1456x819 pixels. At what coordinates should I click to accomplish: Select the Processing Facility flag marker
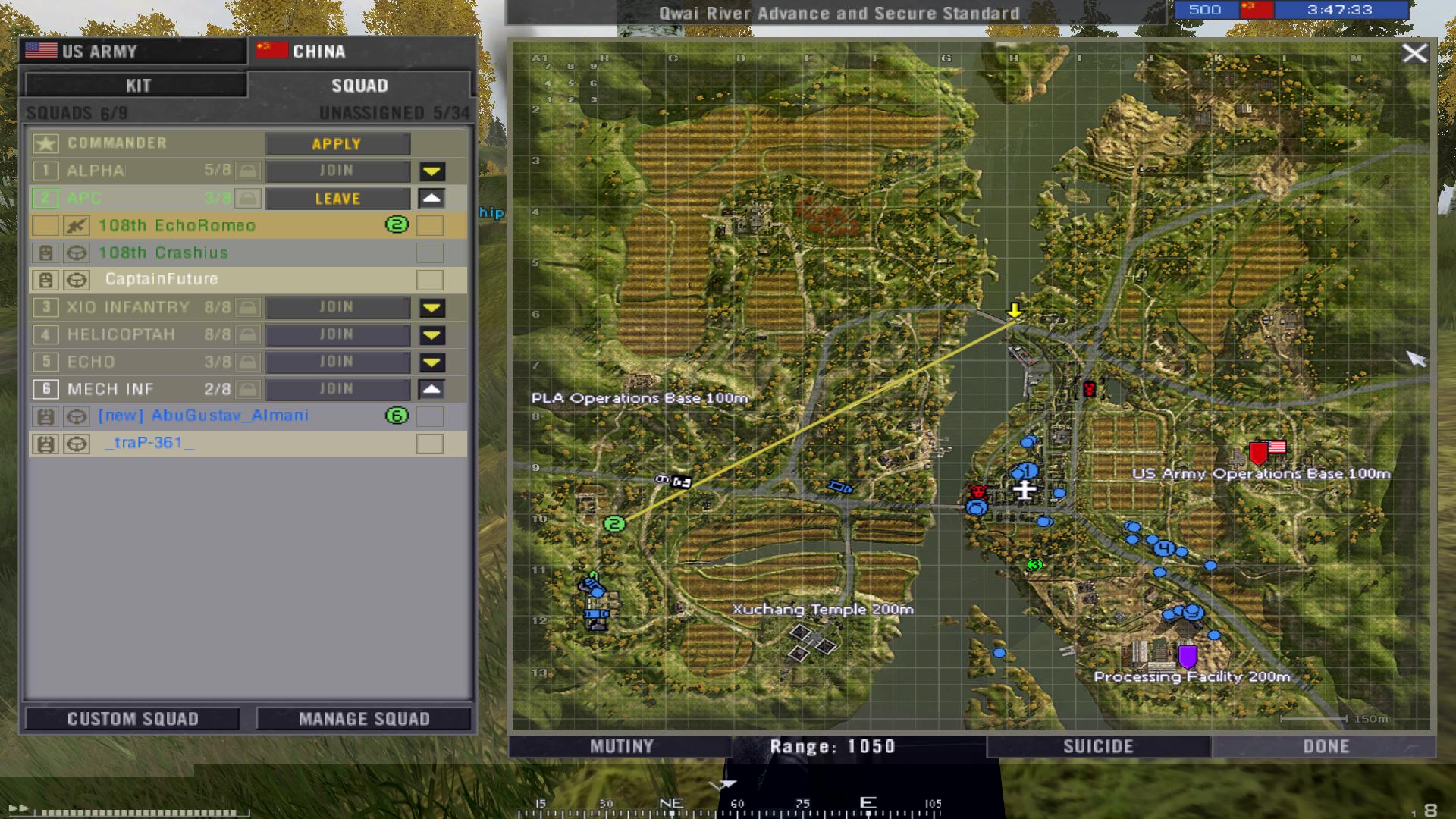pos(1188,655)
